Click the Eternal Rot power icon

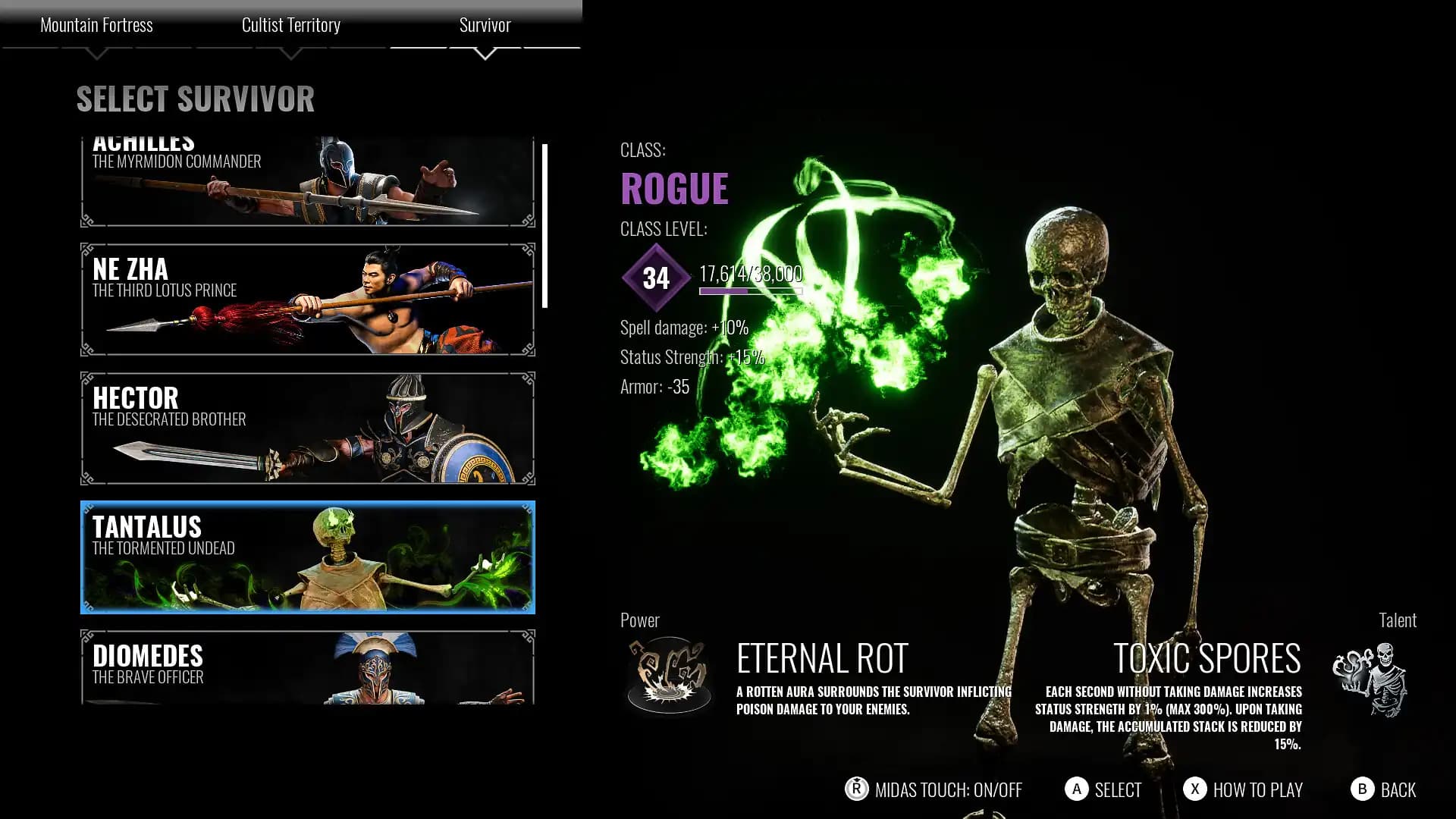click(x=670, y=673)
